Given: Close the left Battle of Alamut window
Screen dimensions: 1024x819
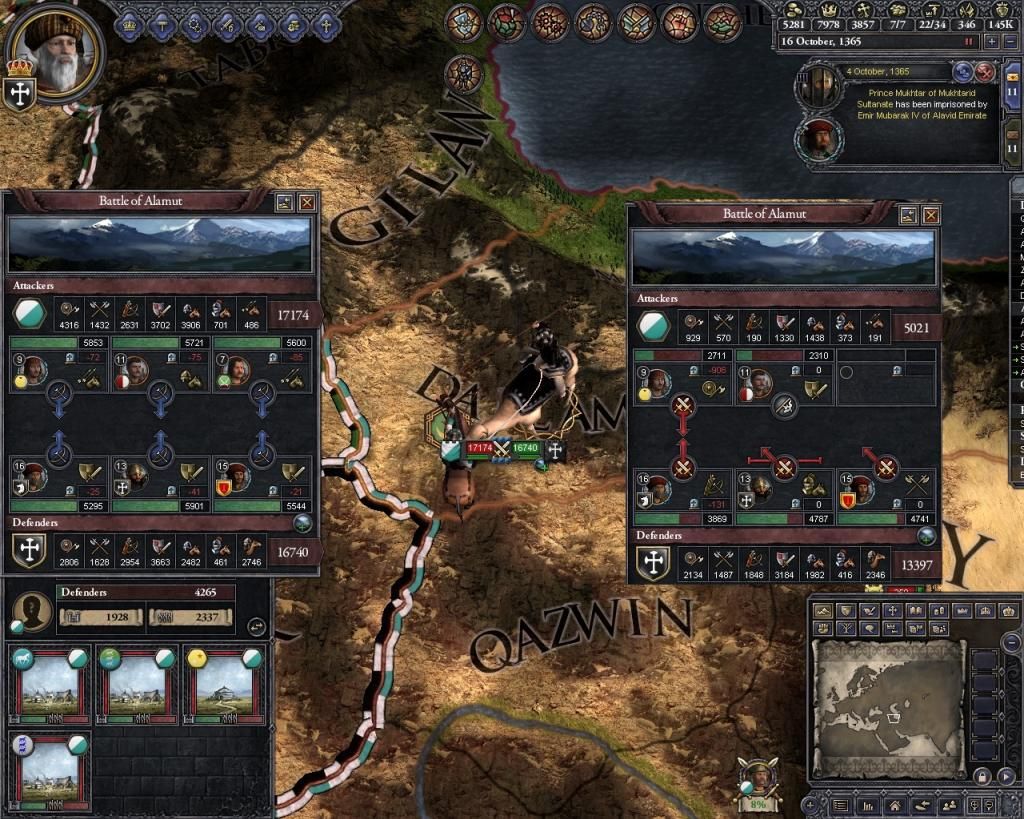Looking at the screenshot, I should [x=307, y=201].
